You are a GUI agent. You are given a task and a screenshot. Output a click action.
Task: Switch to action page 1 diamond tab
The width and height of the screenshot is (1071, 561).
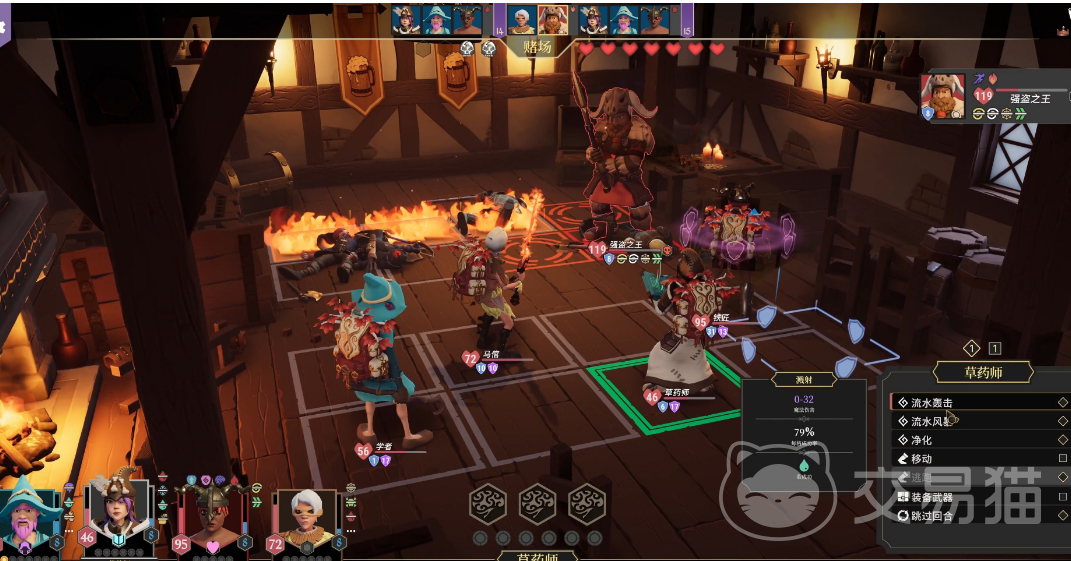point(970,348)
